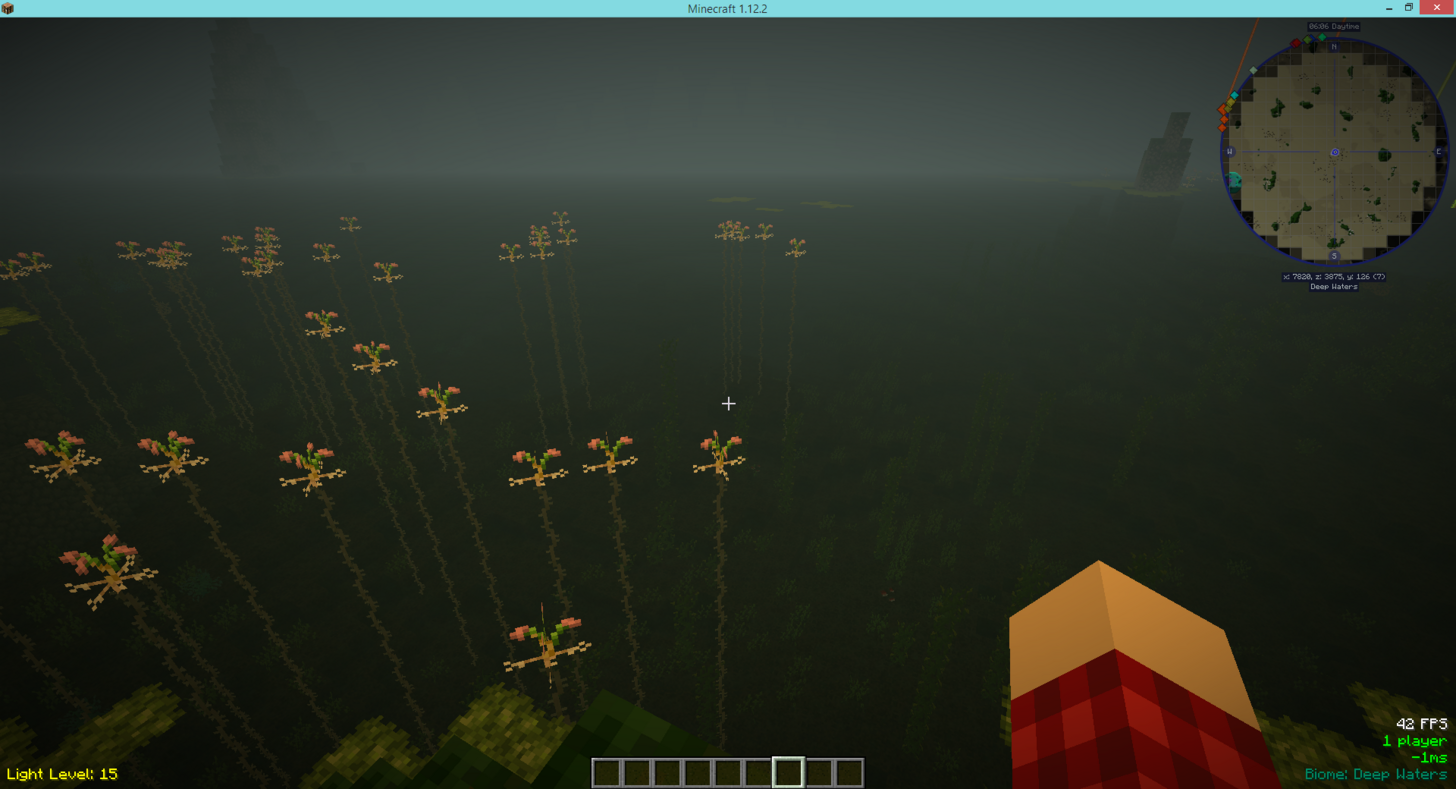
Task: Click the Minecraft 1.12.2 title bar
Action: tap(727, 8)
